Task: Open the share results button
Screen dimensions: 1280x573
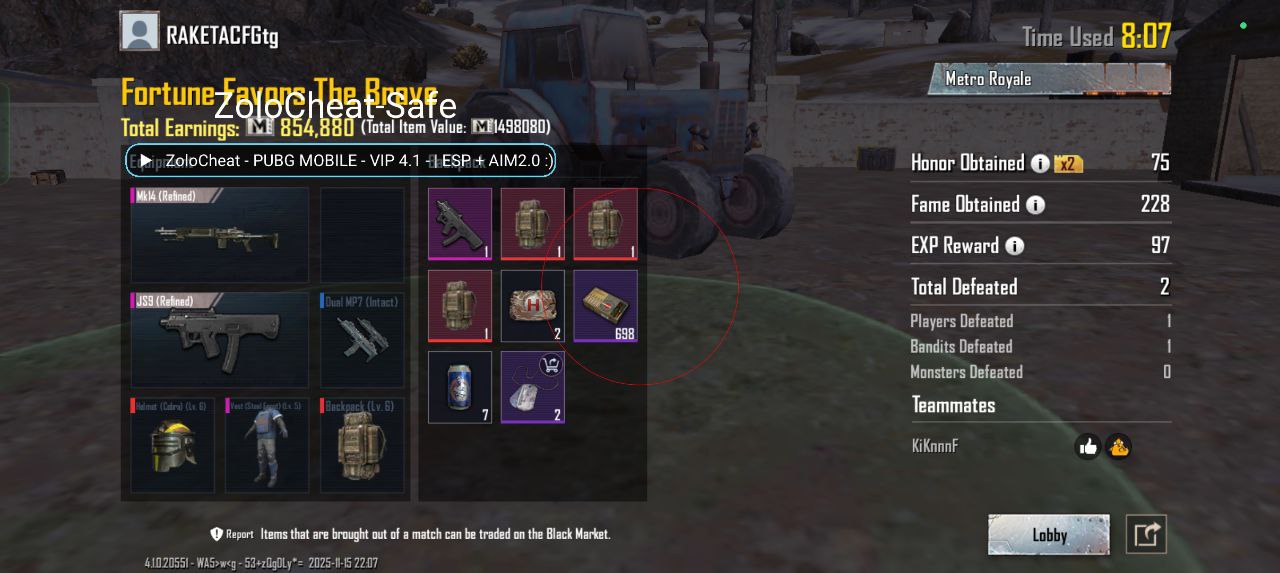Action: point(1146,535)
